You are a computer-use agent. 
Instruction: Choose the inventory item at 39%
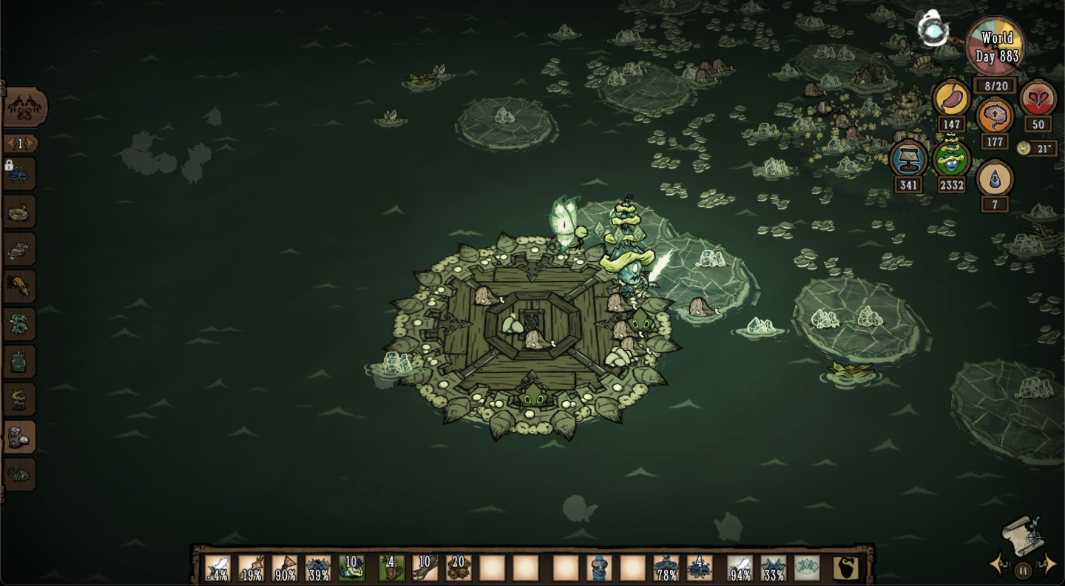point(318,568)
